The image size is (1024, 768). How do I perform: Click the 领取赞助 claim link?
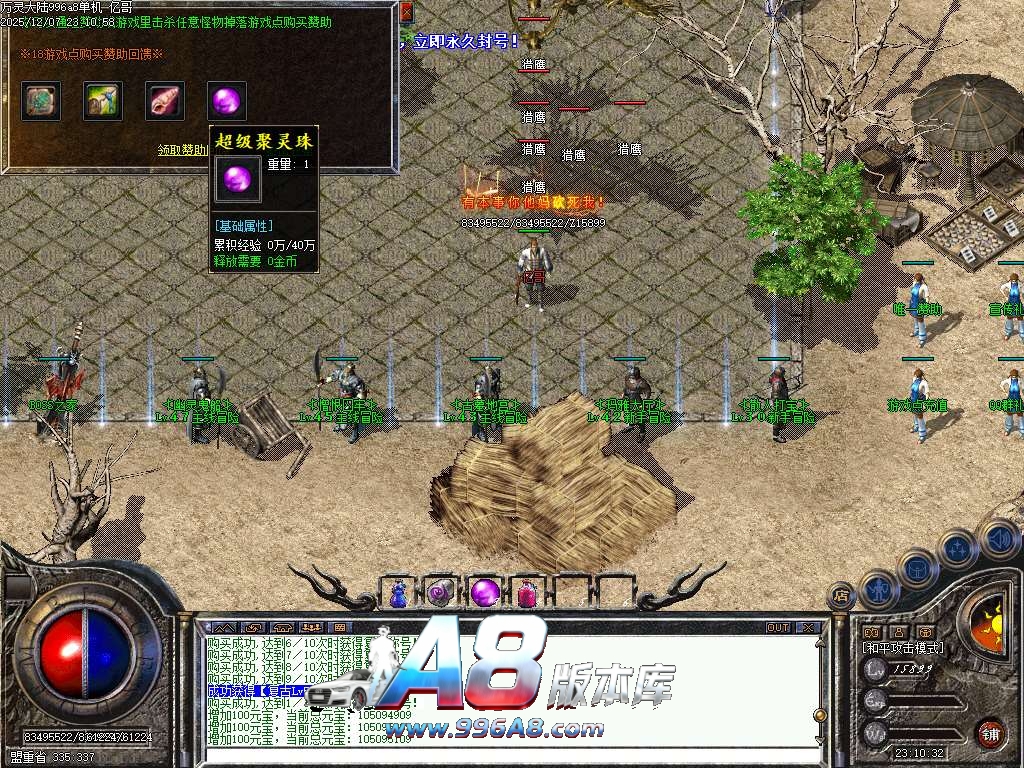184,150
